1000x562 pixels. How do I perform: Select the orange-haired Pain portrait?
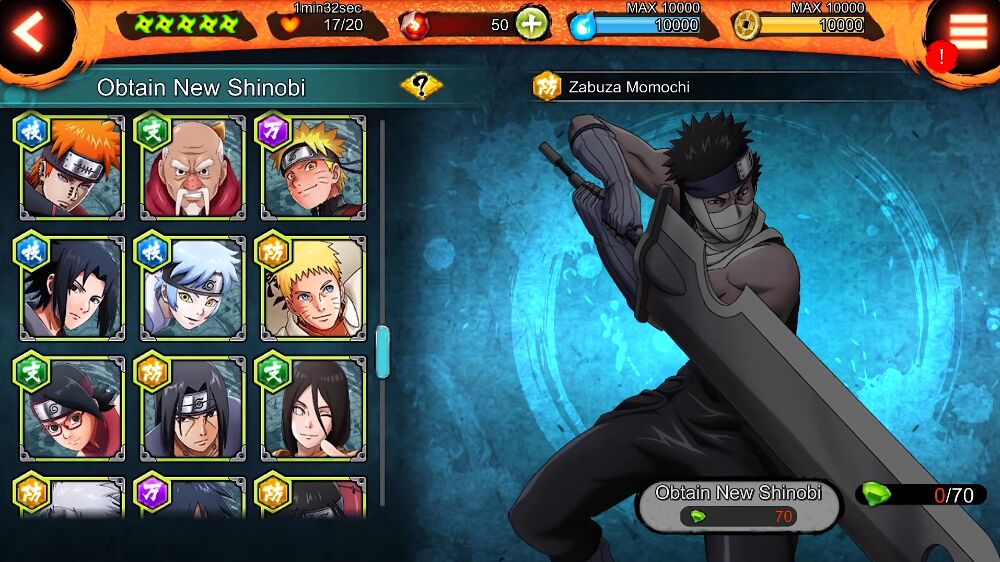pyautogui.click(x=71, y=168)
